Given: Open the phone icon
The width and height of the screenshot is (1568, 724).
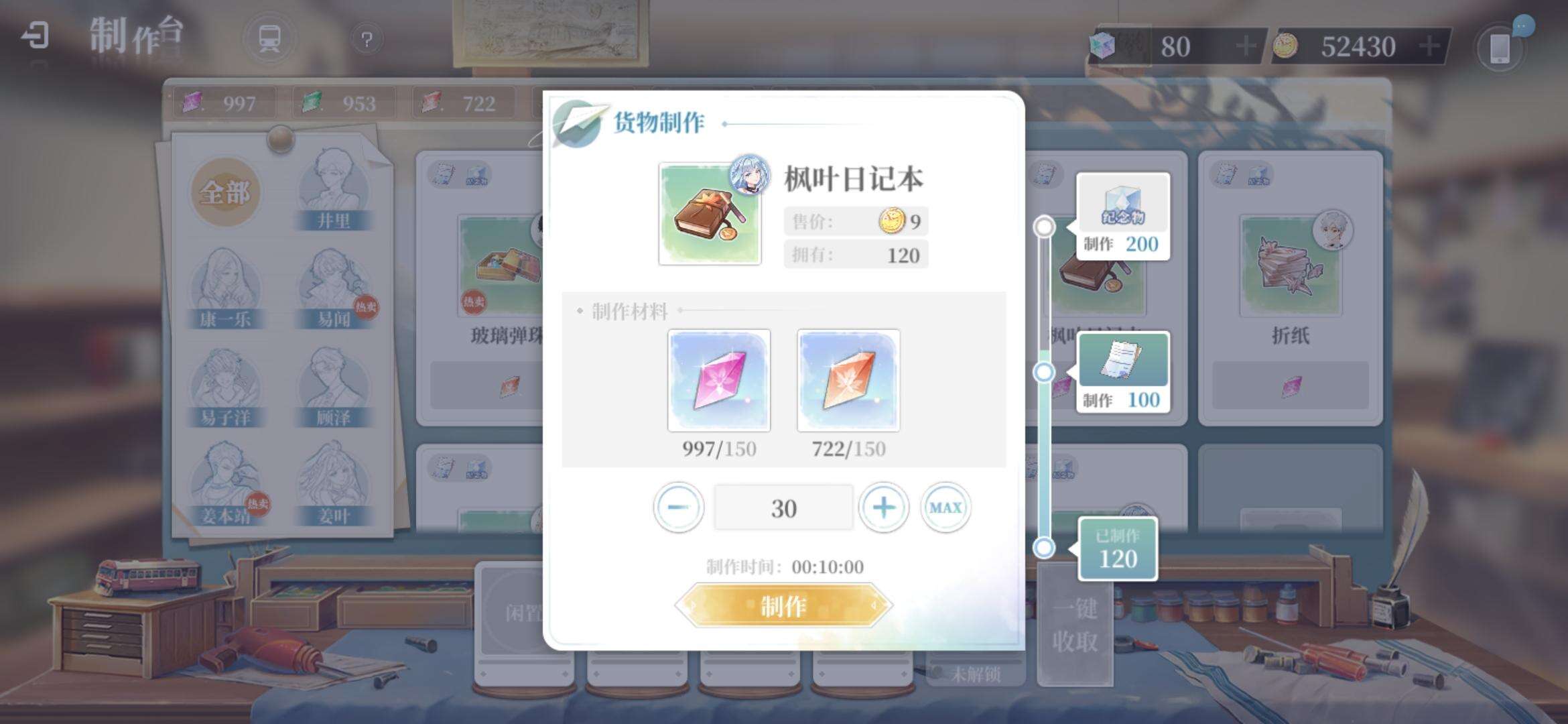Looking at the screenshot, I should coord(1500,48).
